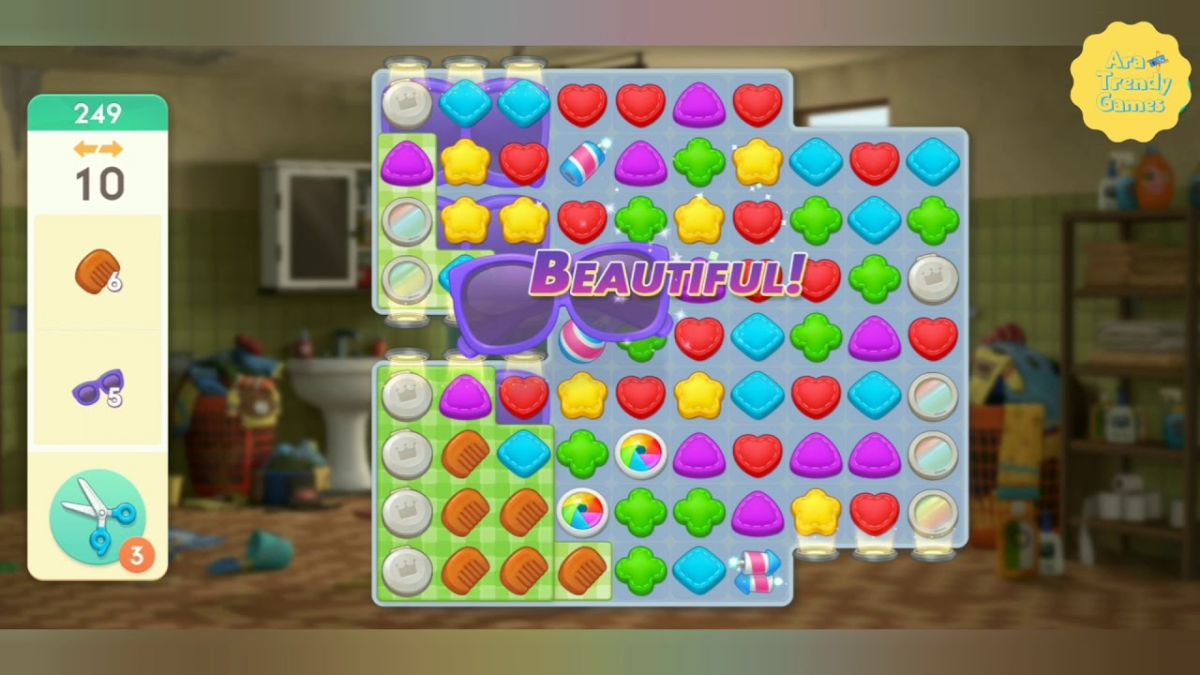1200x675 pixels.
Task: Select the purple sunglasses goal icon
Action: click(97, 388)
